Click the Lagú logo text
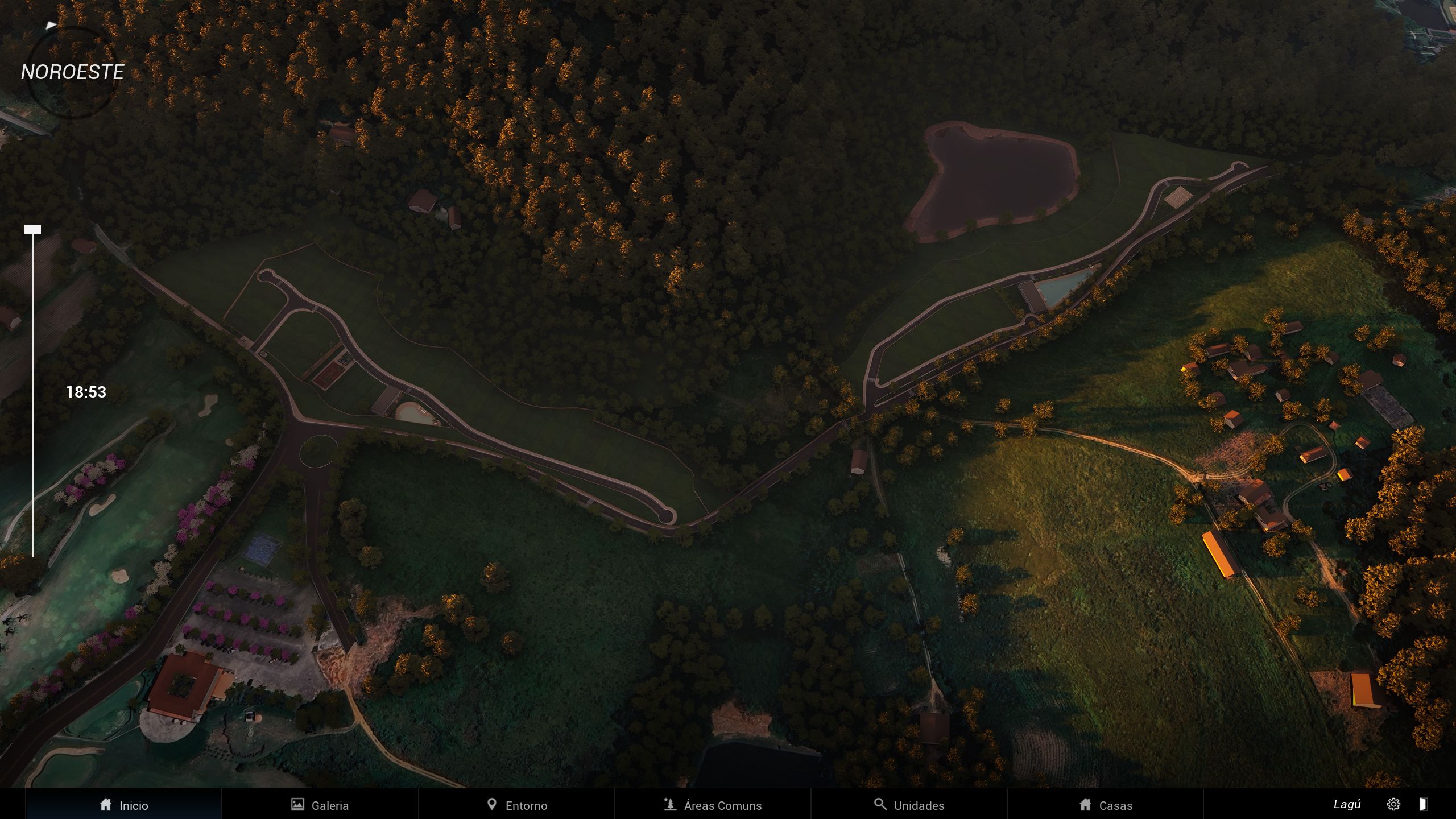 [x=1347, y=804]
